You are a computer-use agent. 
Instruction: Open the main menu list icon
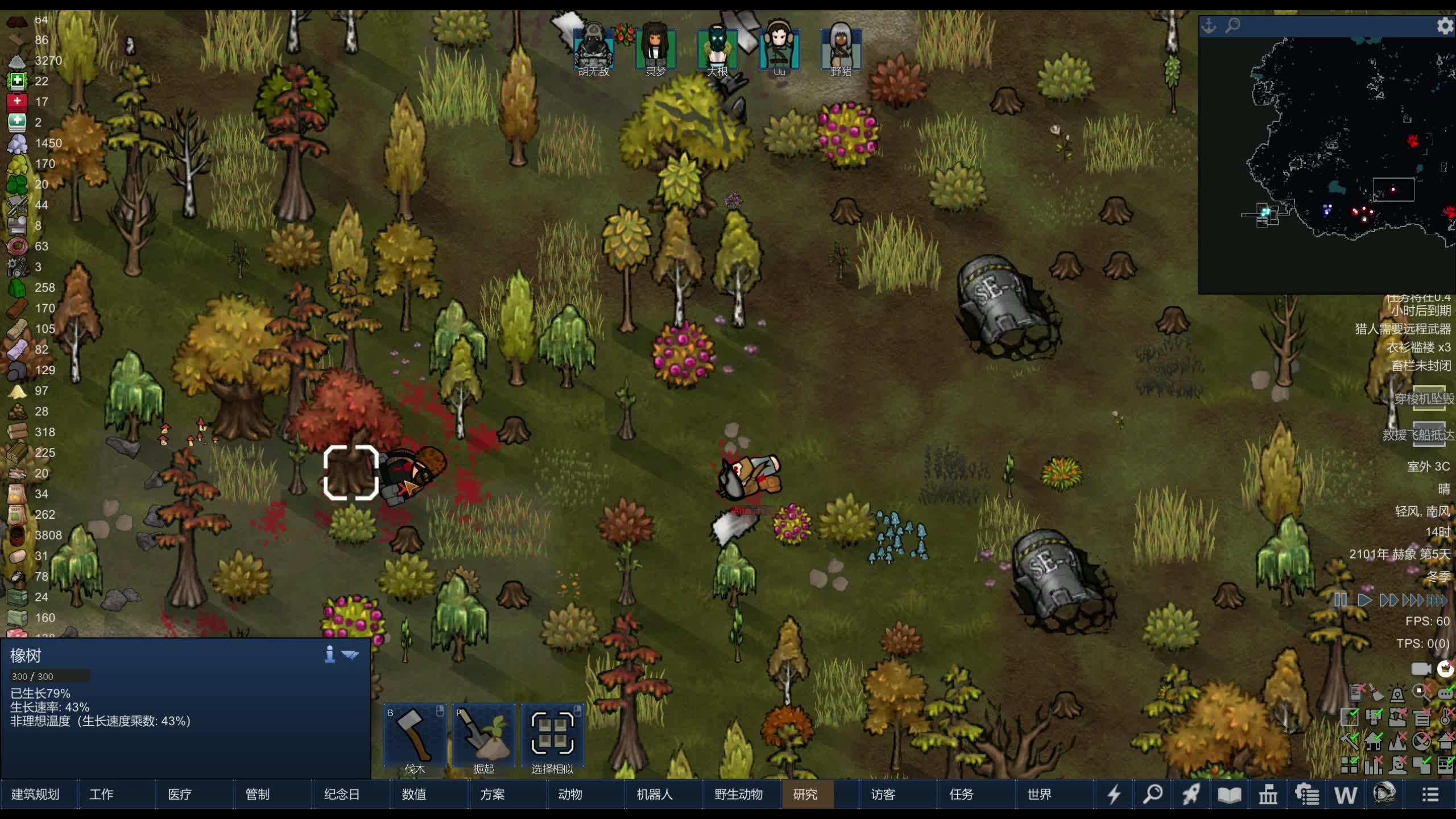[x=1430, y=795]
